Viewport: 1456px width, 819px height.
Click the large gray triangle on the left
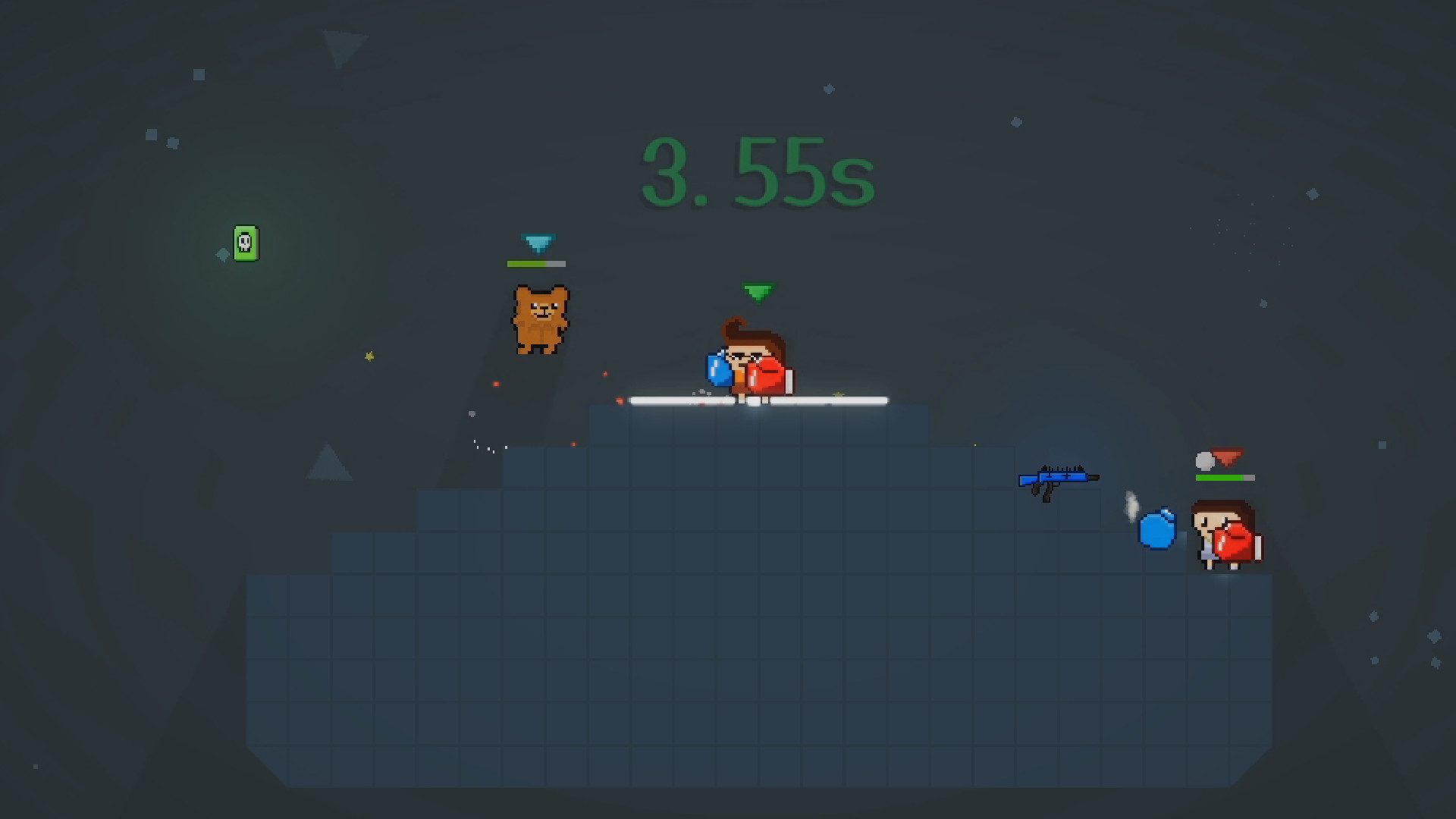329,464
